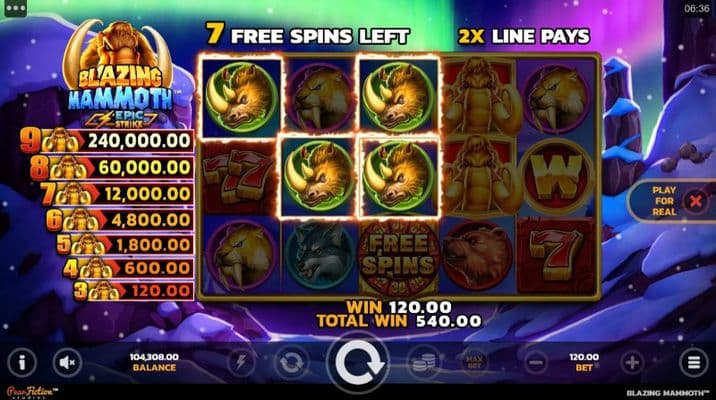
Task: Open the coin stack bet settings
Action: (424, 362)
